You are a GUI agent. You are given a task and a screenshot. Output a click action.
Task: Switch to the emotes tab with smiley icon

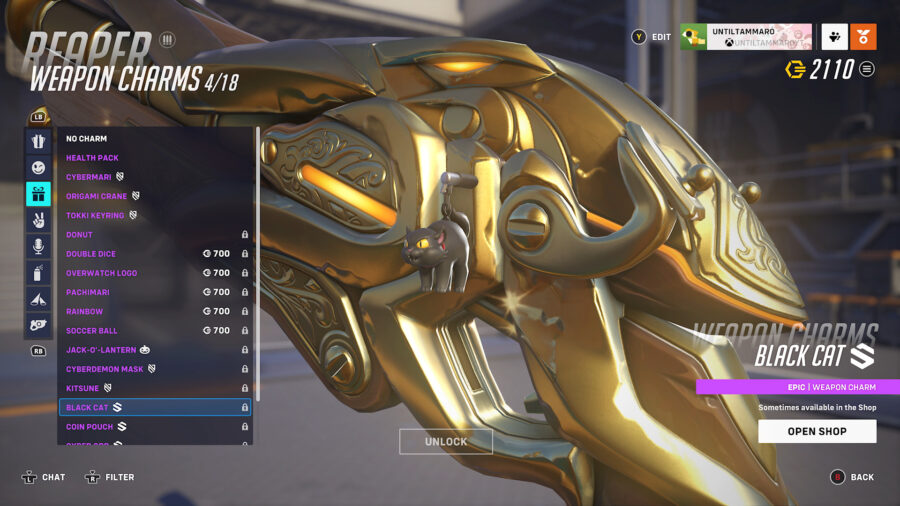coord(38,167)
